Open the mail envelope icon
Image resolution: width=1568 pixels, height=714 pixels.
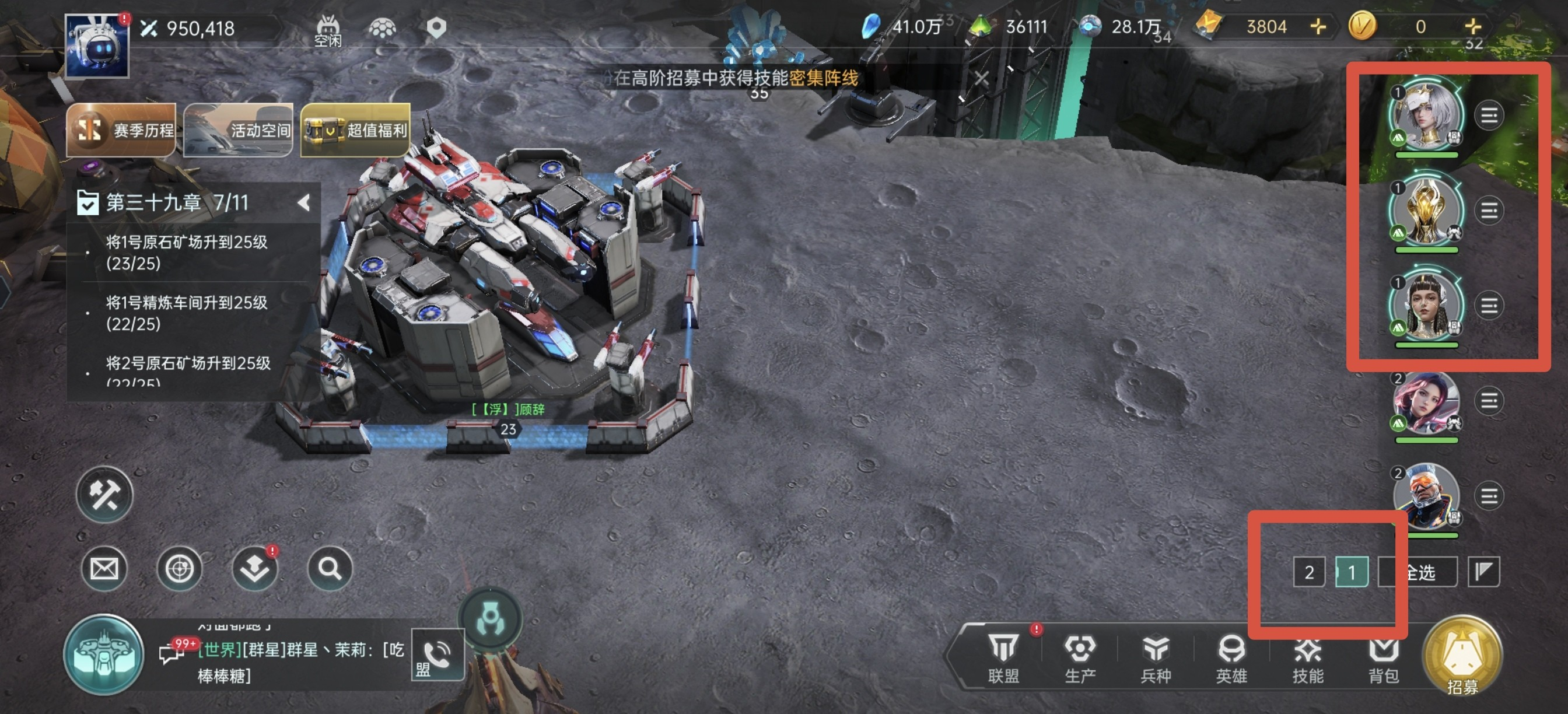(x=104, y=569)
